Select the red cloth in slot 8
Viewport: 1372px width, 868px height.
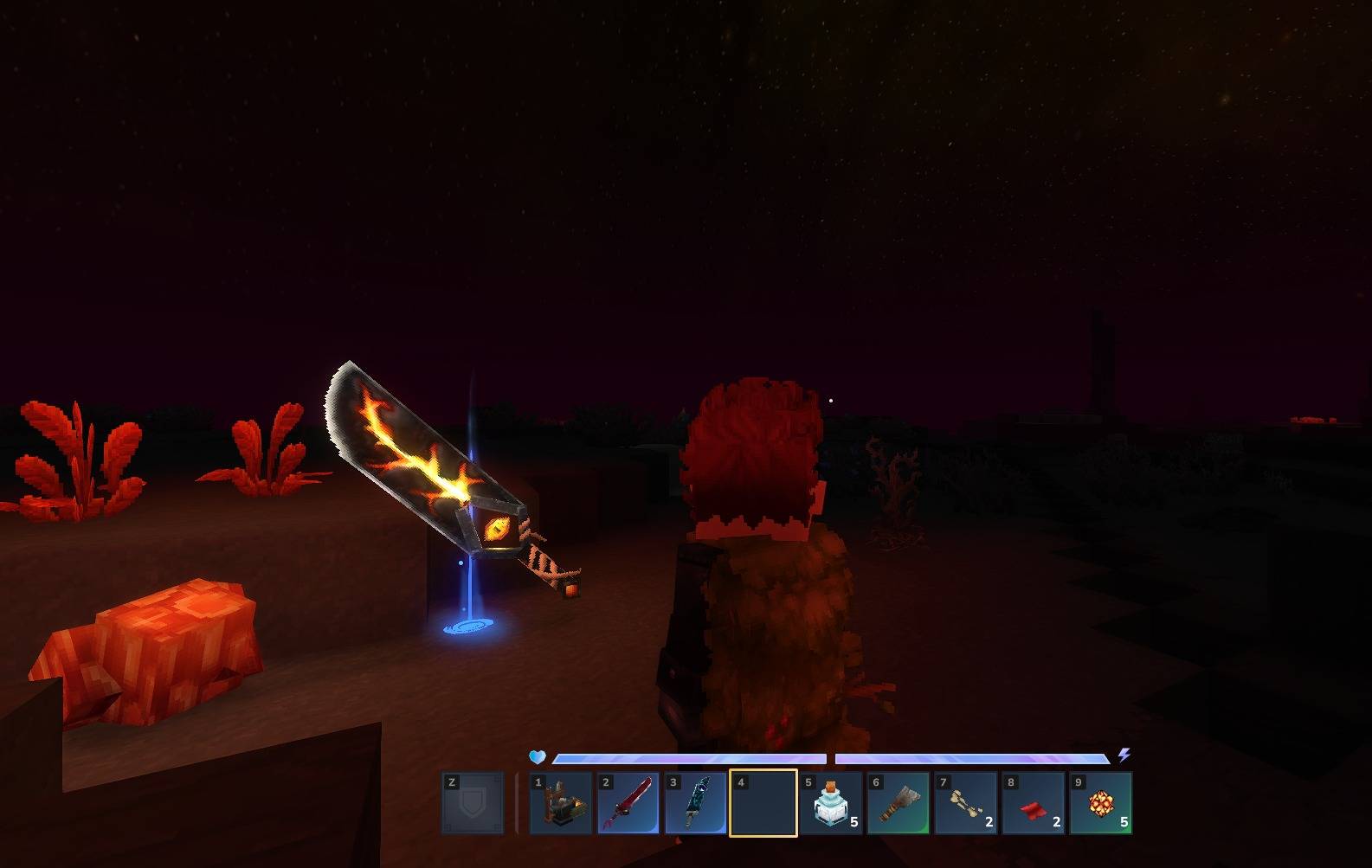[x=1034, y=803]
